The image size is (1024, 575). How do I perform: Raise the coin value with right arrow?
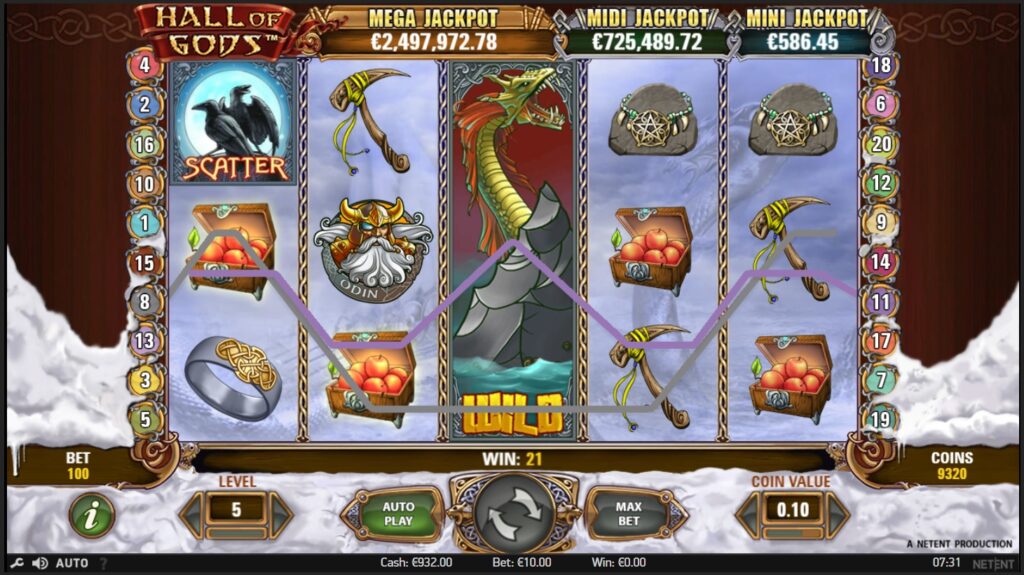pyautogui.click(x=838, y=515)
